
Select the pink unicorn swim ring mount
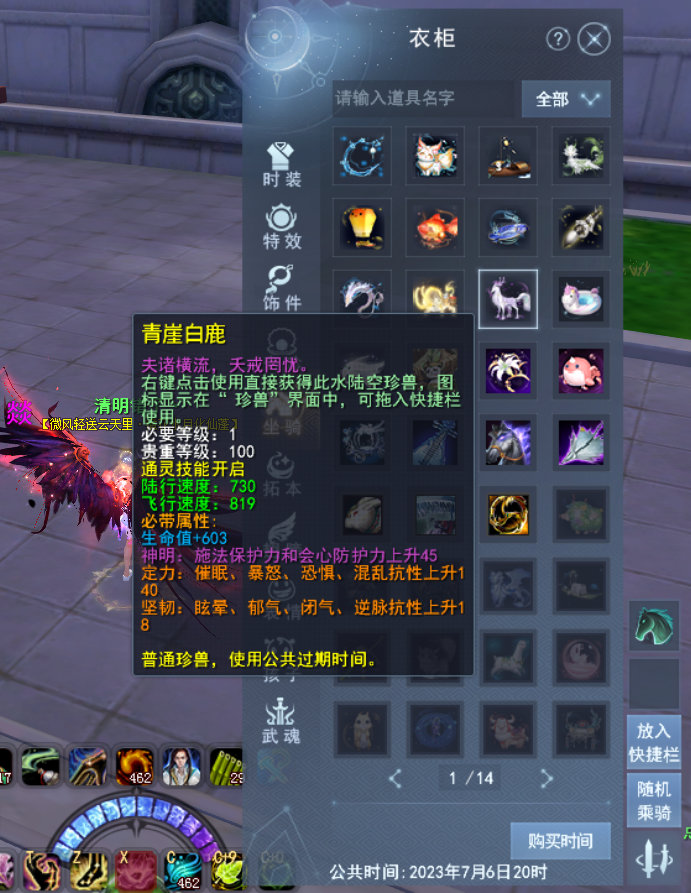581,299
